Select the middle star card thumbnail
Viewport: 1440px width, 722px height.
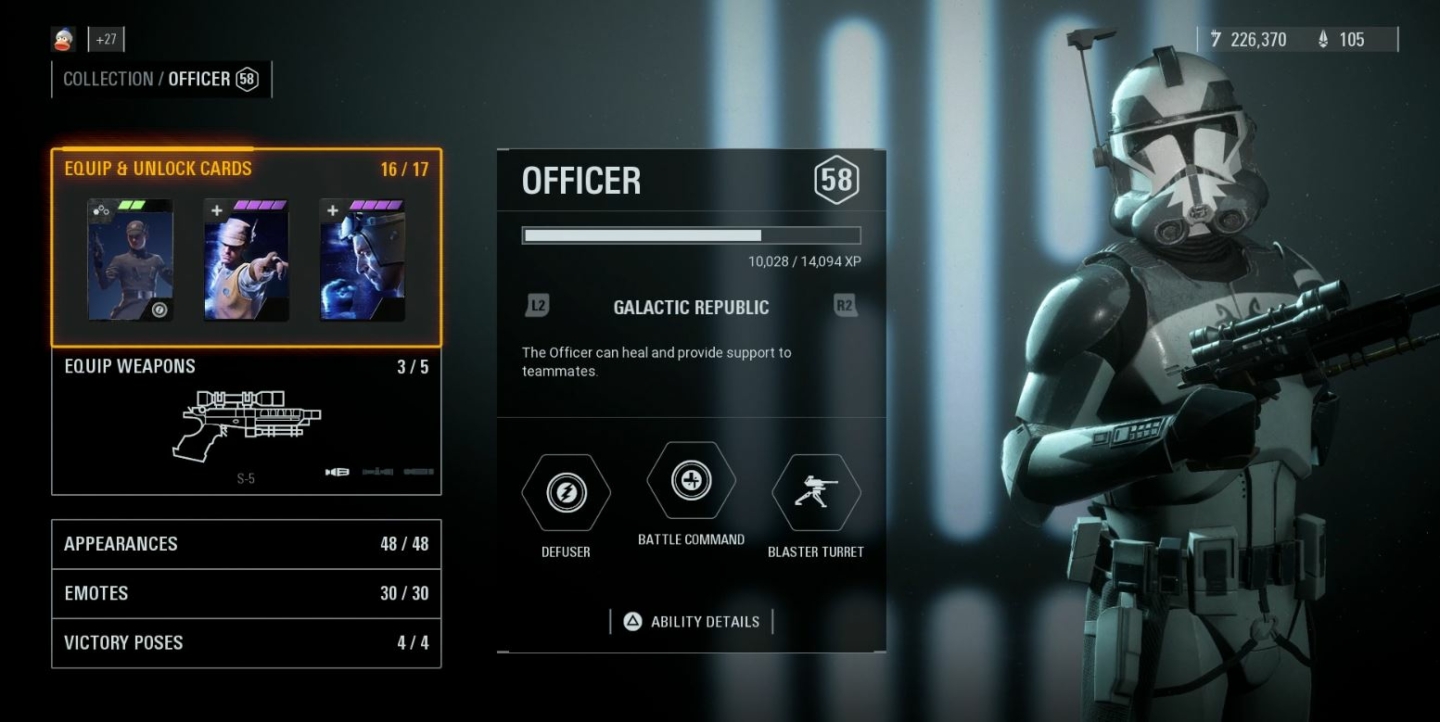(x=245, y=258)
